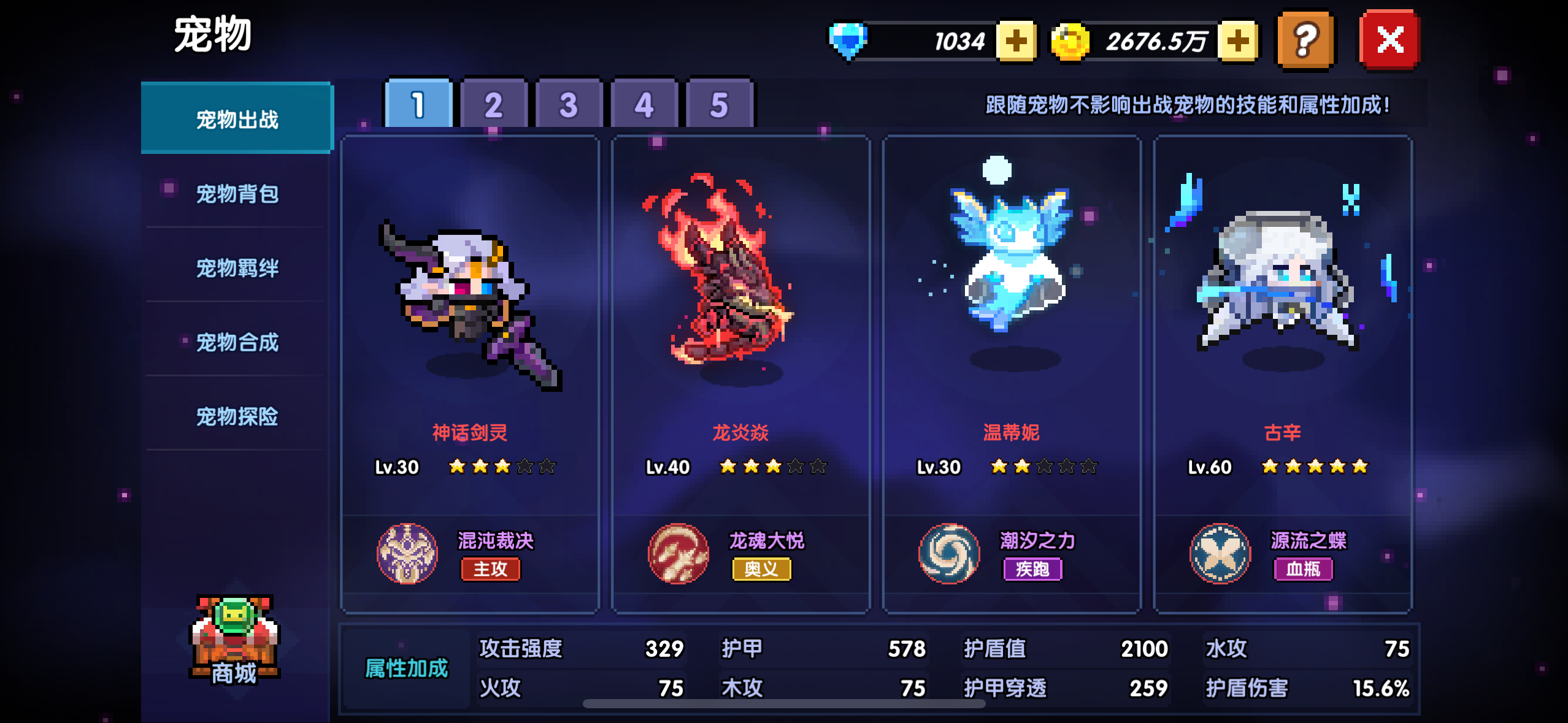Image resolution: width=1568 pixels, height=723 pixels.
Task: Select the 混沌裁决 skill icon of 神话剑灵
Action: [409, 554]
